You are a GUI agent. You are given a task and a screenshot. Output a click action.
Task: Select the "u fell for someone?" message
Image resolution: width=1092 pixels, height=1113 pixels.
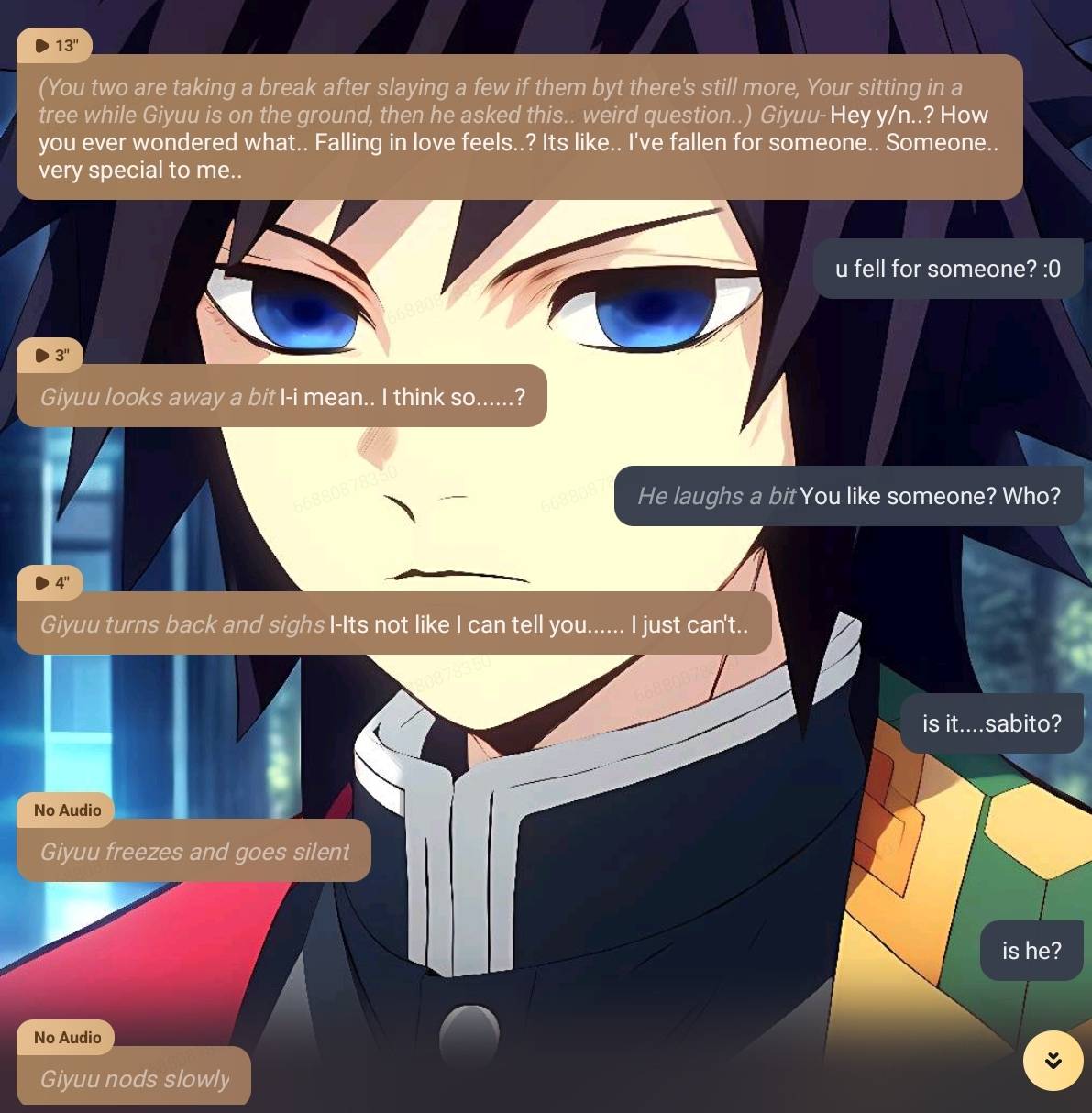click(x=947, y=269)
